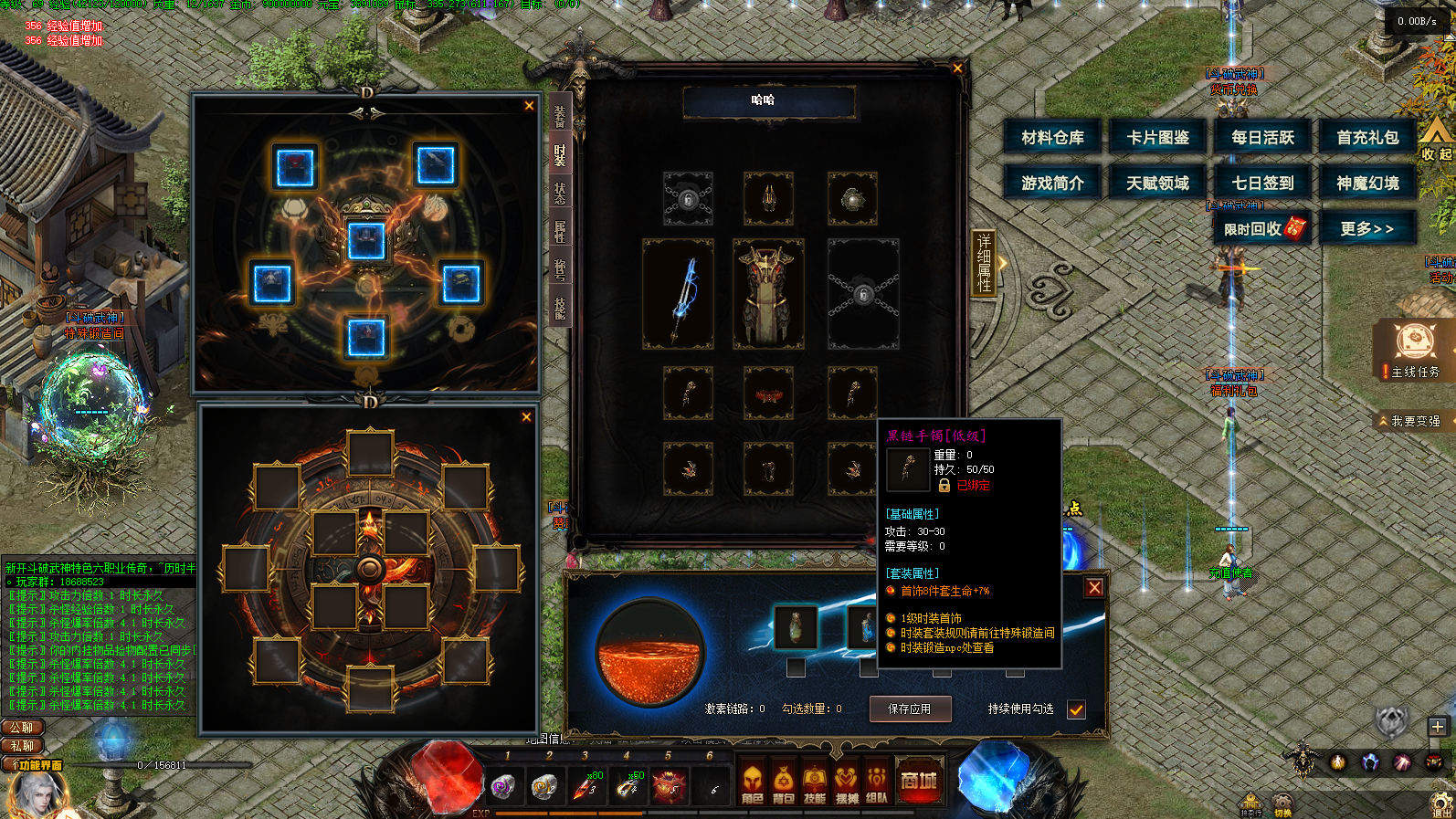The image size is (1456, 819).
Task: Open the 商城 shop
Action: click(919, 782)
